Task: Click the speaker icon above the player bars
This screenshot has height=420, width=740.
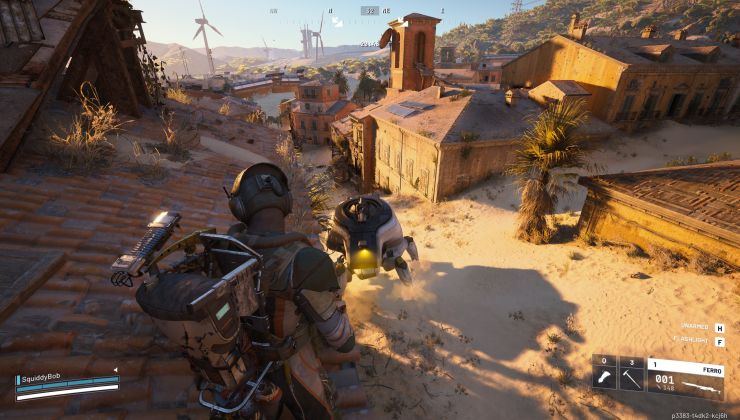Action: click(117, 370)
